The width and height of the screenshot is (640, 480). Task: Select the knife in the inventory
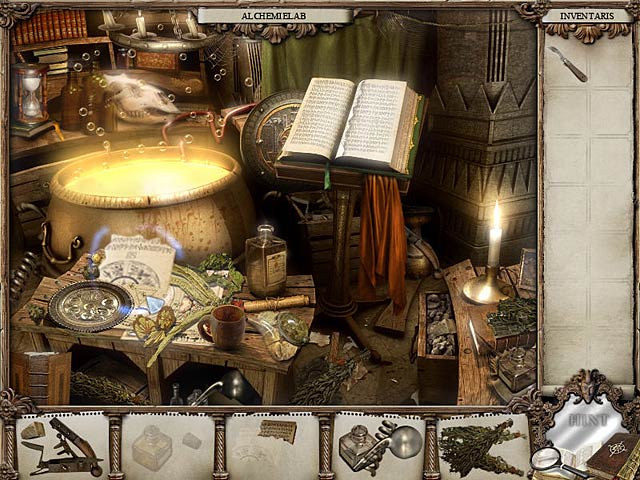click(x=567, y=63)
